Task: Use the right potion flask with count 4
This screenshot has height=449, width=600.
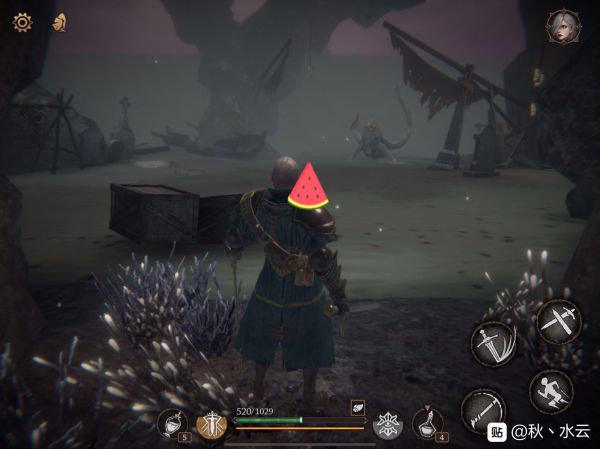Action: [x=430, y=424]
